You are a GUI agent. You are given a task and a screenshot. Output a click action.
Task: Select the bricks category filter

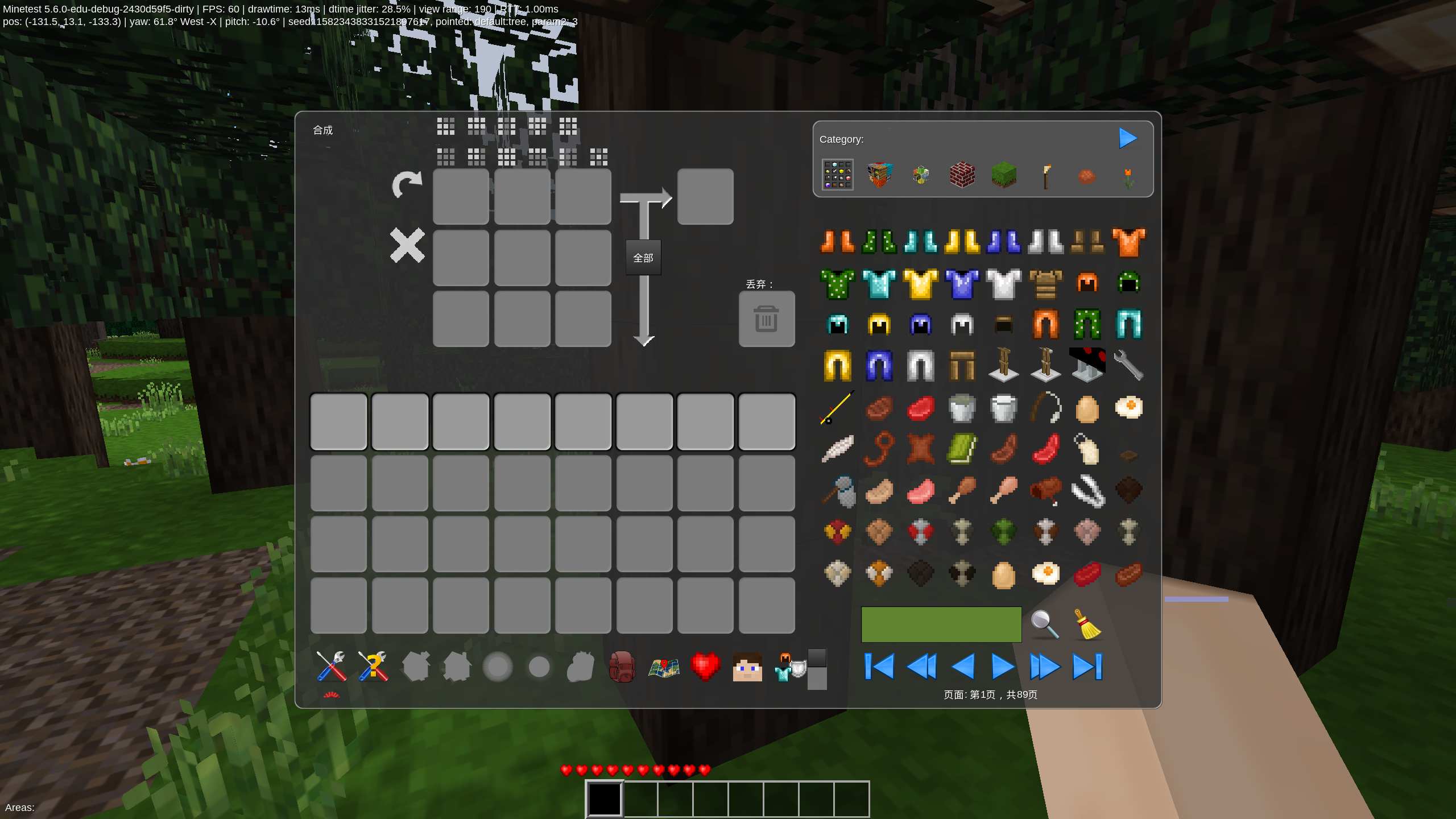pyautogui.click(x=962, y=175)
